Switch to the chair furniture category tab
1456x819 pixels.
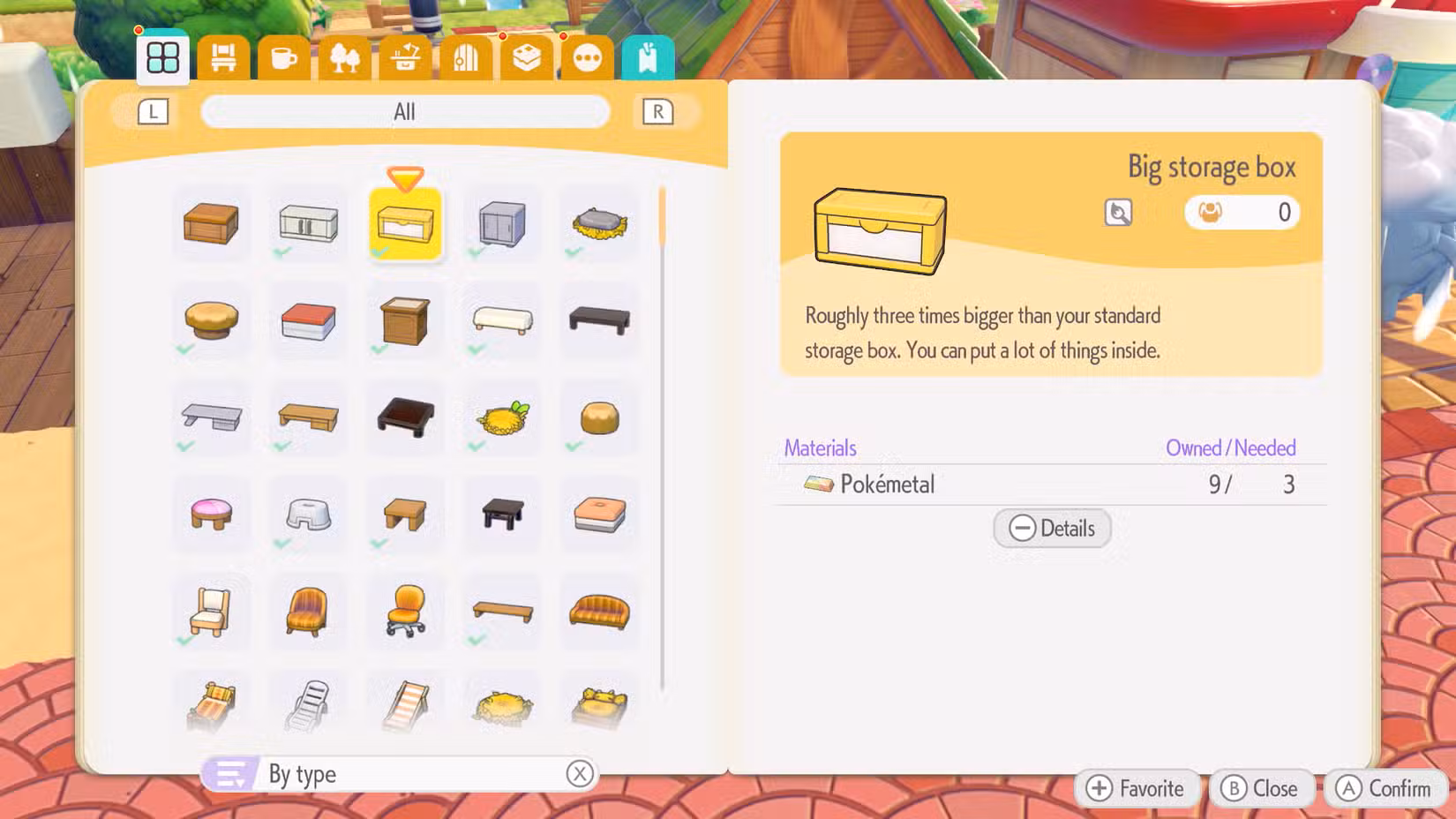click(x=222, y=56)
